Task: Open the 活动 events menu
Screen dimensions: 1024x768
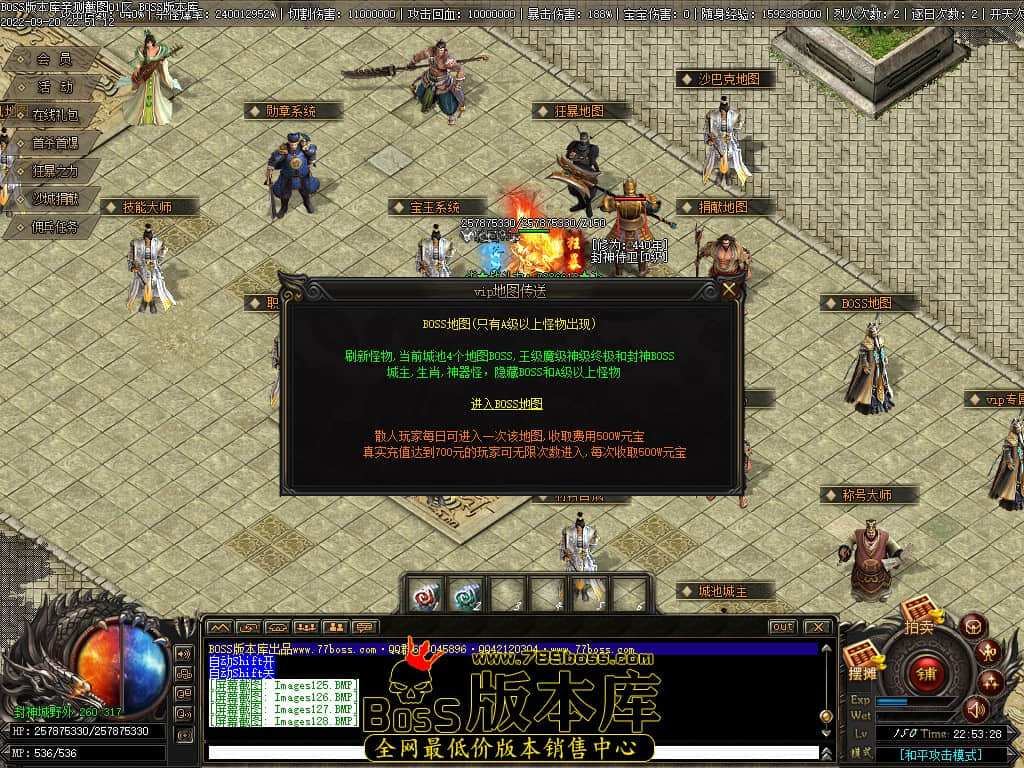Action: pos(55,87)
